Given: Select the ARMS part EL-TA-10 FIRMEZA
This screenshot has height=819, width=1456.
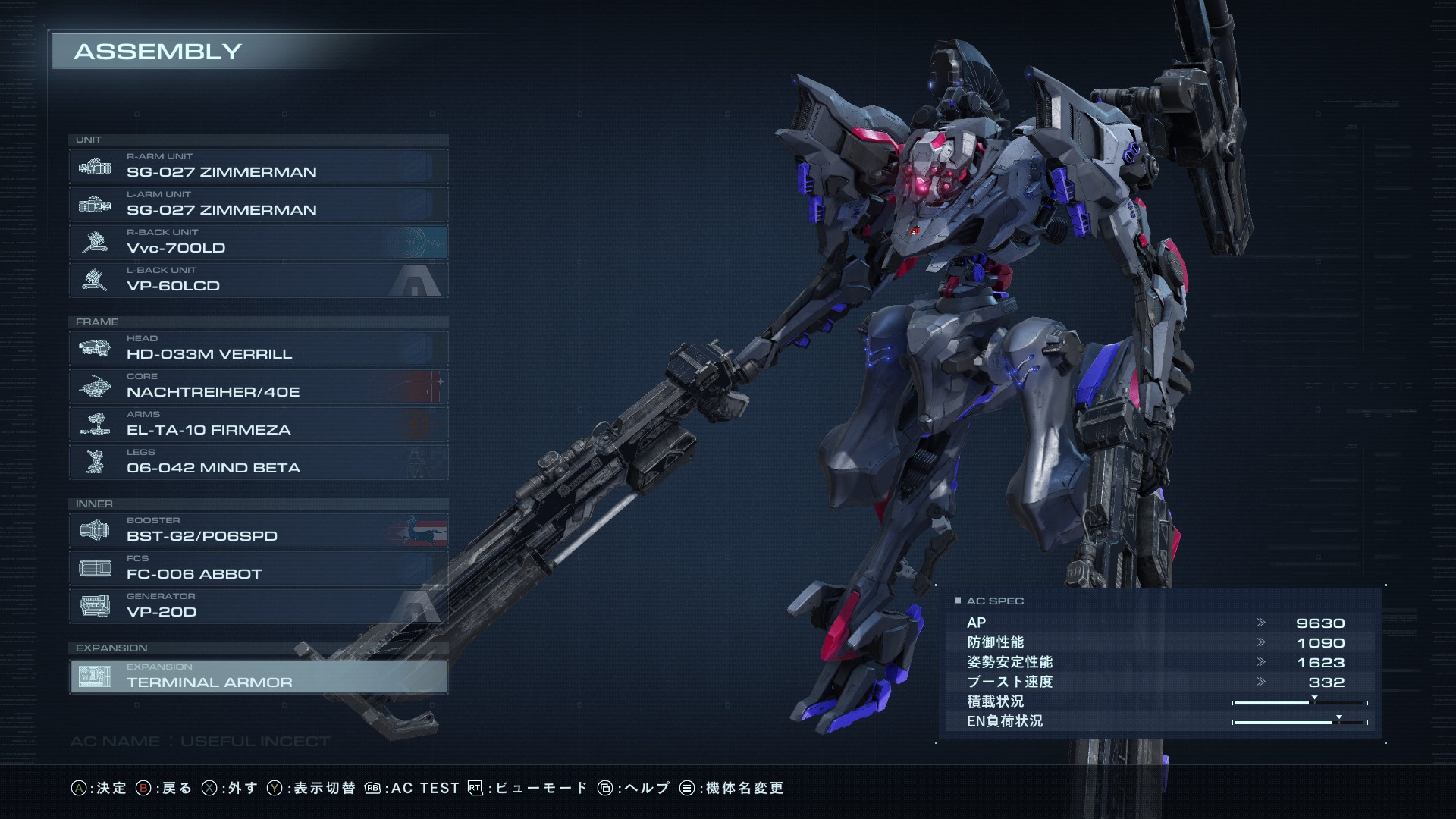Looking at the screenshot, I should tap(258, 425).
